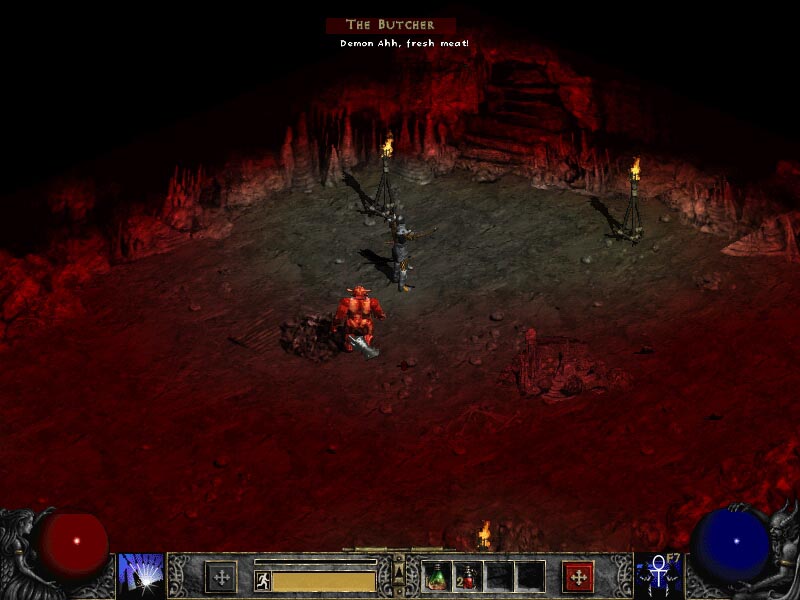Open the grey cross panel button
This screenshot has width=800, height=600.
[220, 577]
